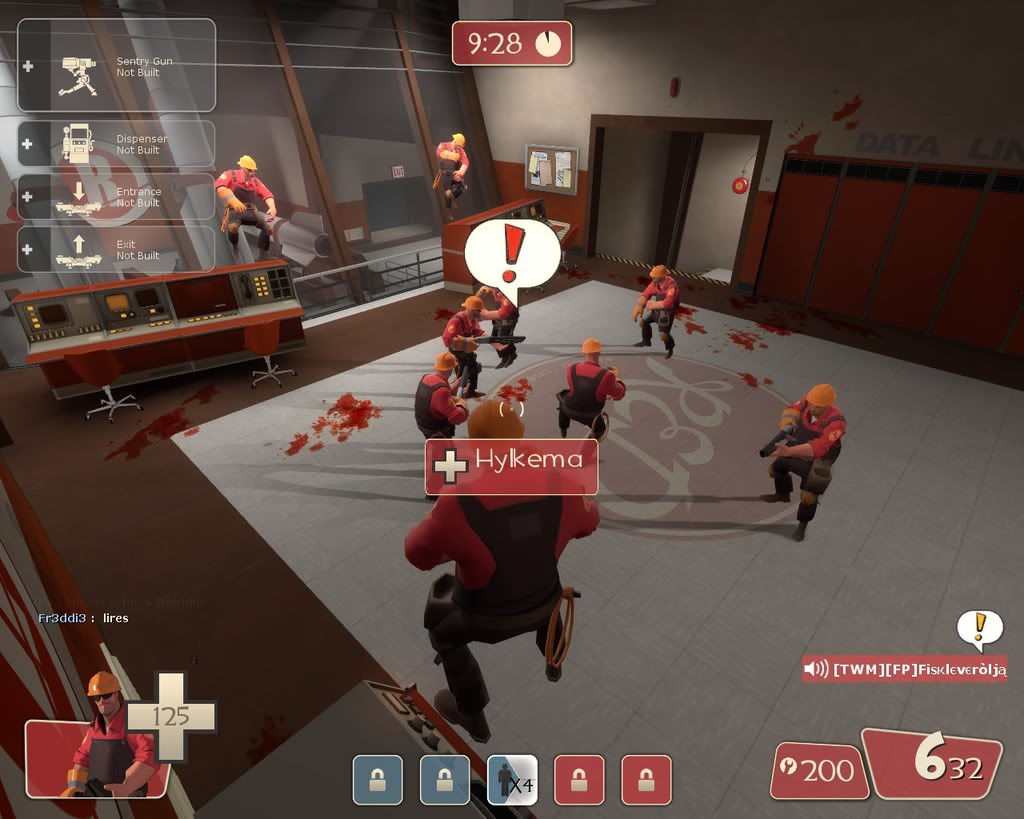Open the chat message from Fr3ddi3
The height and width of the screenshot is (819, 1024).
click(x=84, y=618)
